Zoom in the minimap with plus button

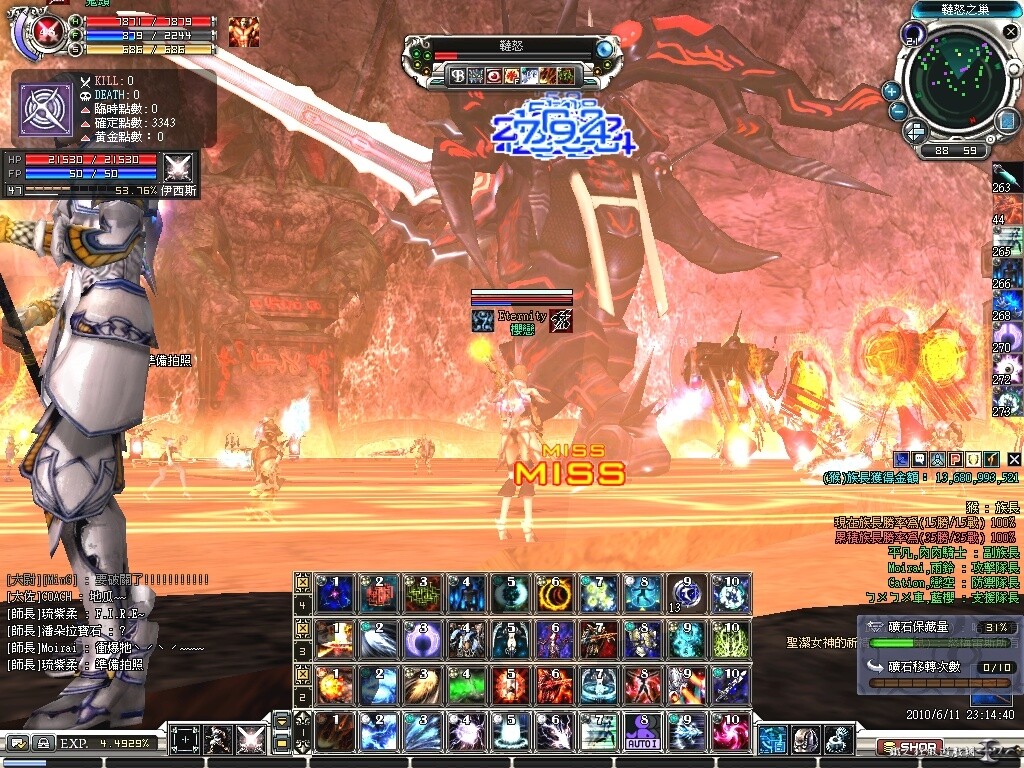[891, 91]
